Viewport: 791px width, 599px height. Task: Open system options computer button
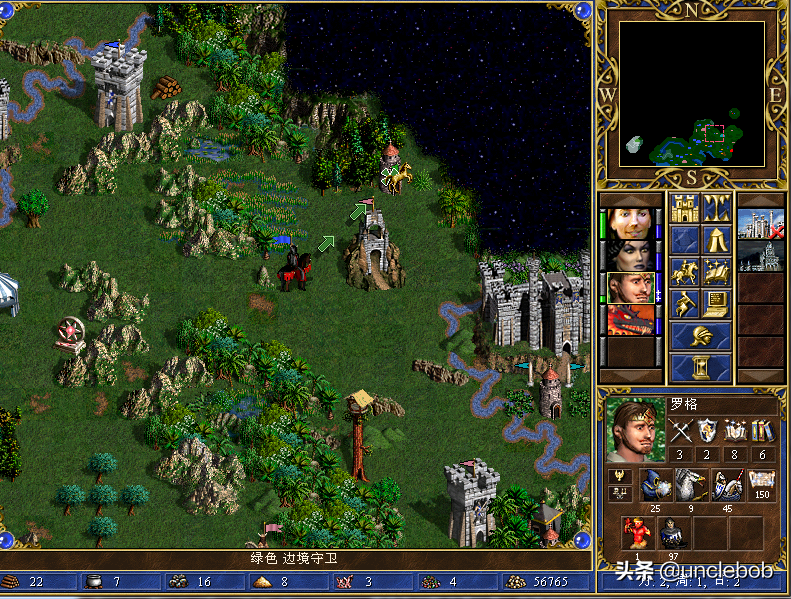[x=716, y=303]
